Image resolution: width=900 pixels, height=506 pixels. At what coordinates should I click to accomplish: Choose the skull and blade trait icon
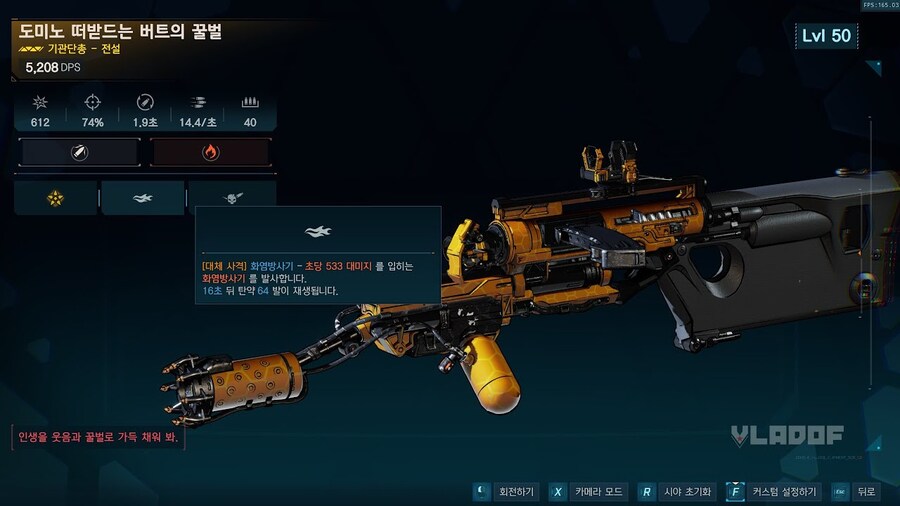point(232,198)
